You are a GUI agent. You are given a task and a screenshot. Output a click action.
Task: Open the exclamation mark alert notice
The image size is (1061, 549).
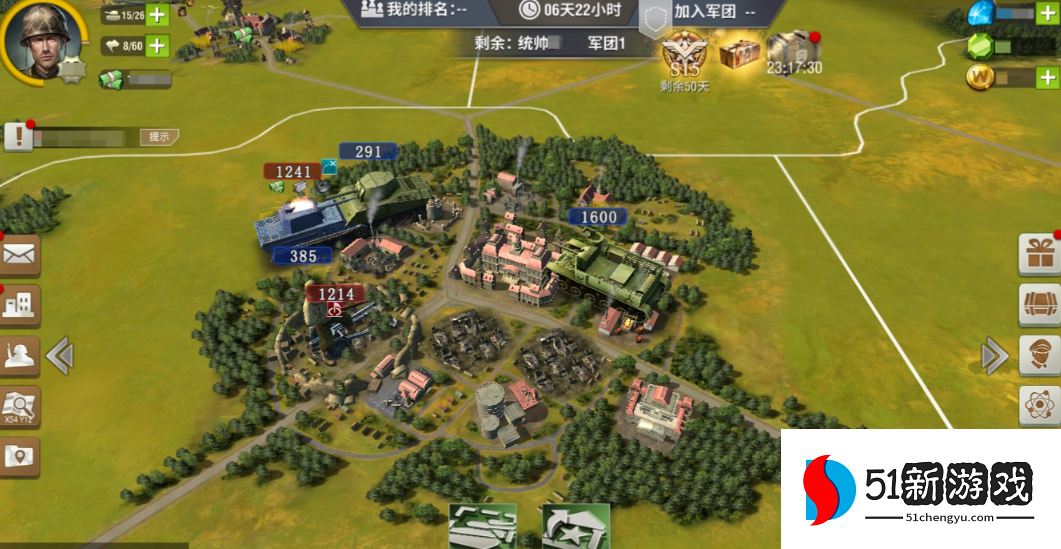point(19,137)
